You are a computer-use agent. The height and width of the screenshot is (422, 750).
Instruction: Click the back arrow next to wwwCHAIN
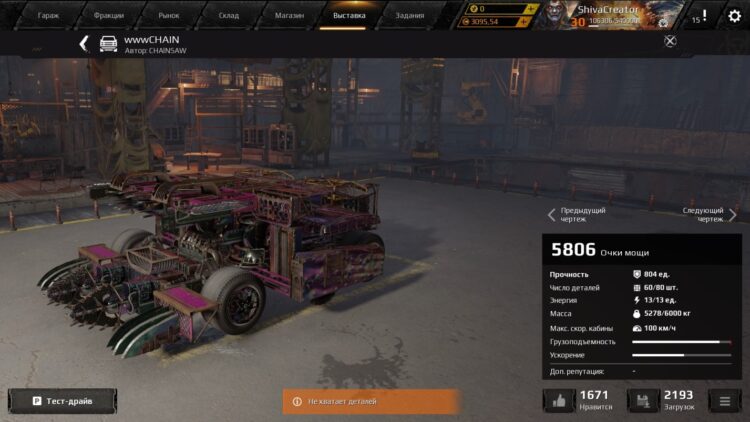pos(84,43)
